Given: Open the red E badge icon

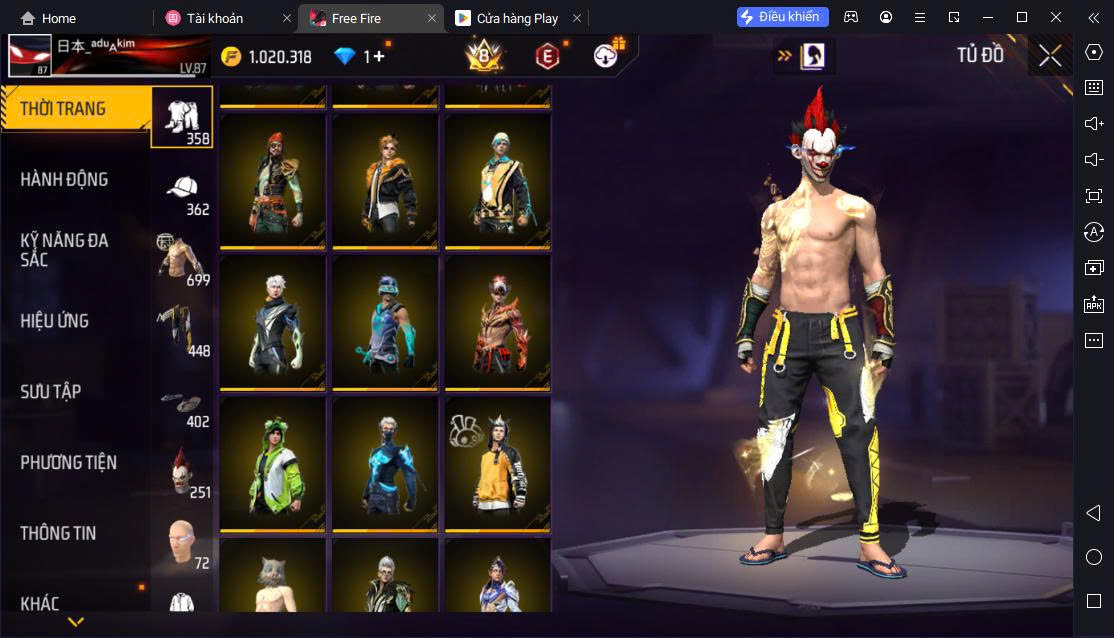Looking at the screenshot, I should [546, 57].
